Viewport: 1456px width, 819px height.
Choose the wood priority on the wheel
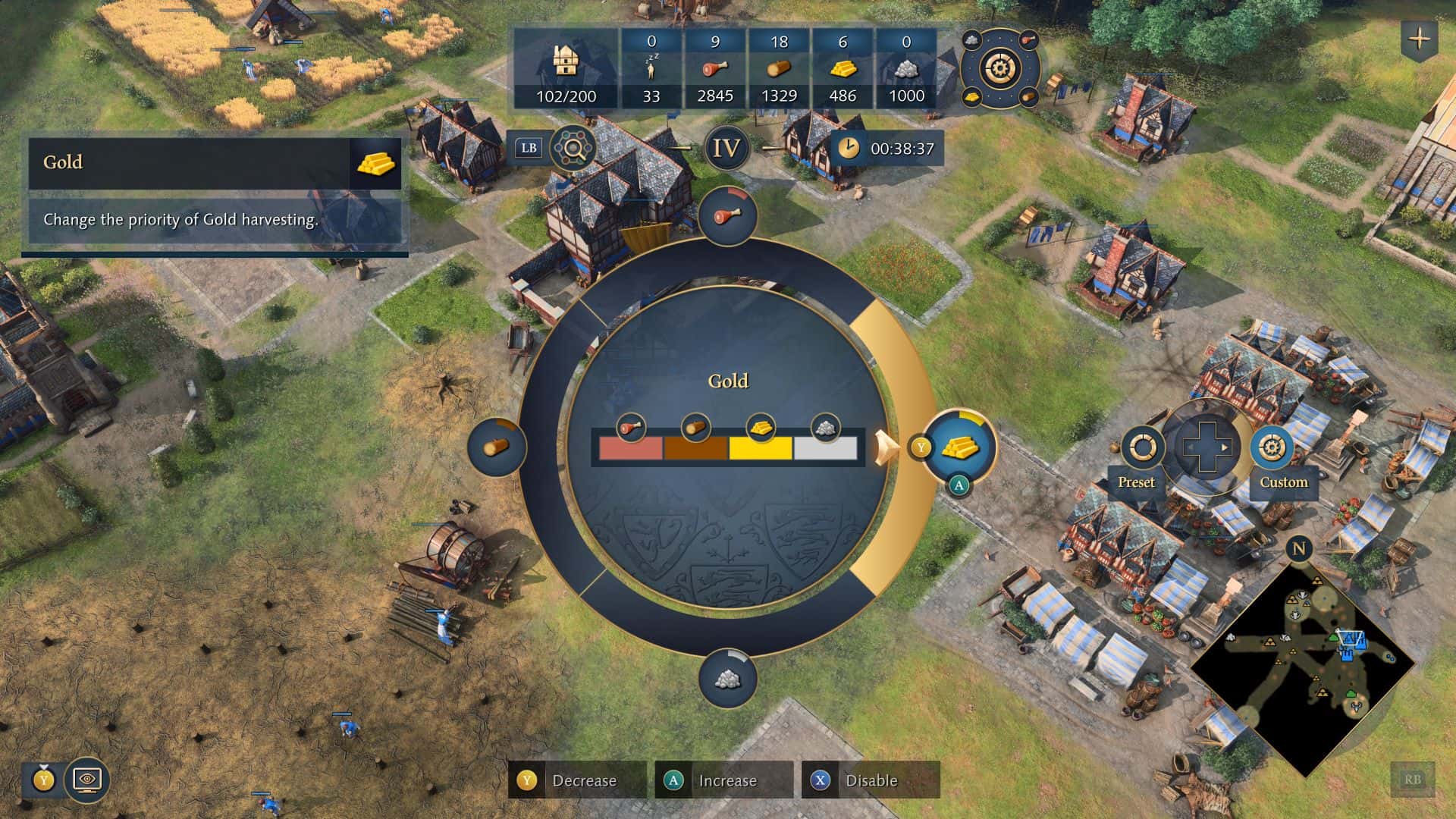coord(497,446)
